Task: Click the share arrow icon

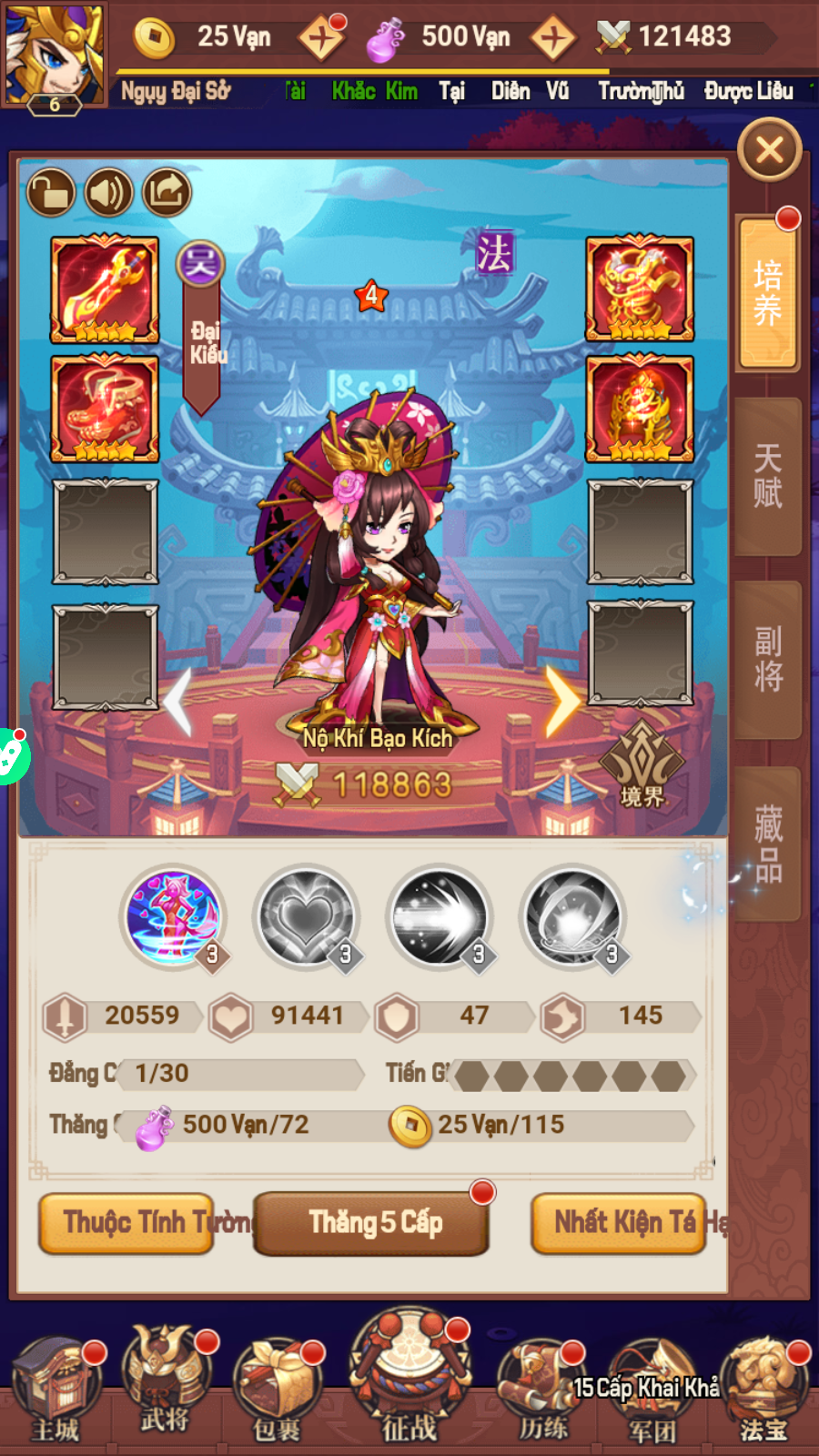Action: pyautogui.click(x=167, y=193)
